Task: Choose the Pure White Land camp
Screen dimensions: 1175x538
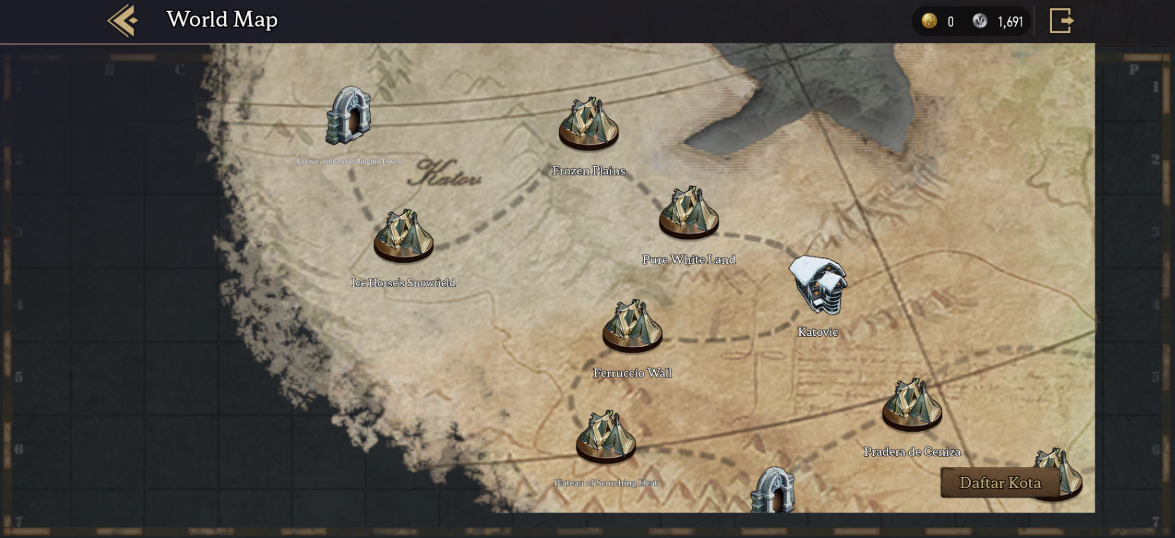Action: (x=689, y=214)
